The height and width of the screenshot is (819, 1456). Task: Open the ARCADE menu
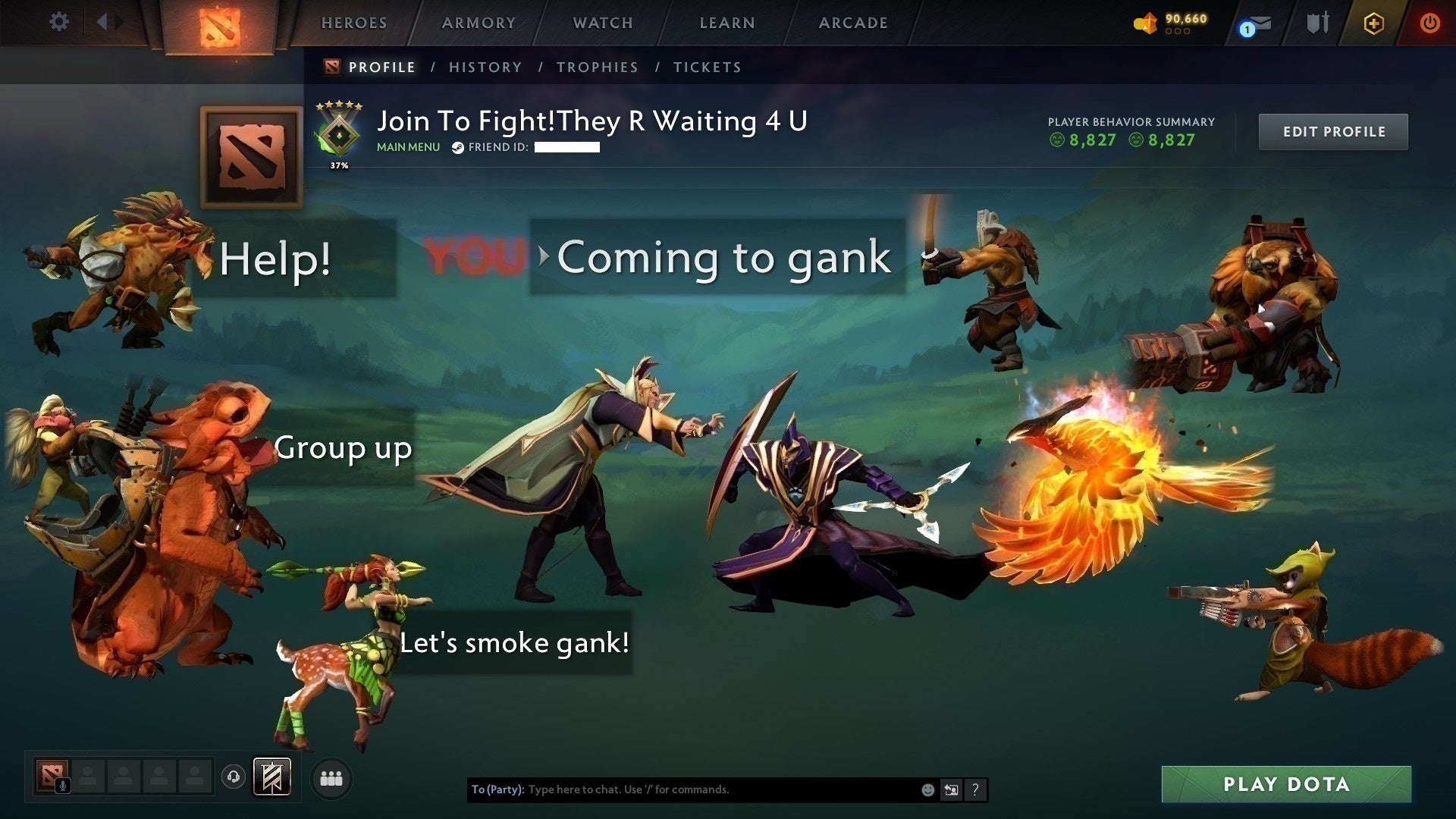852,23
